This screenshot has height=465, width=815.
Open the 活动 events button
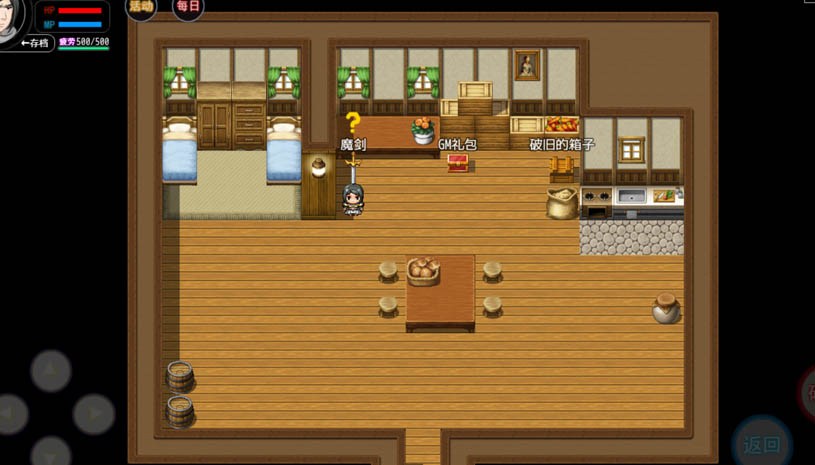pos(141,7)
